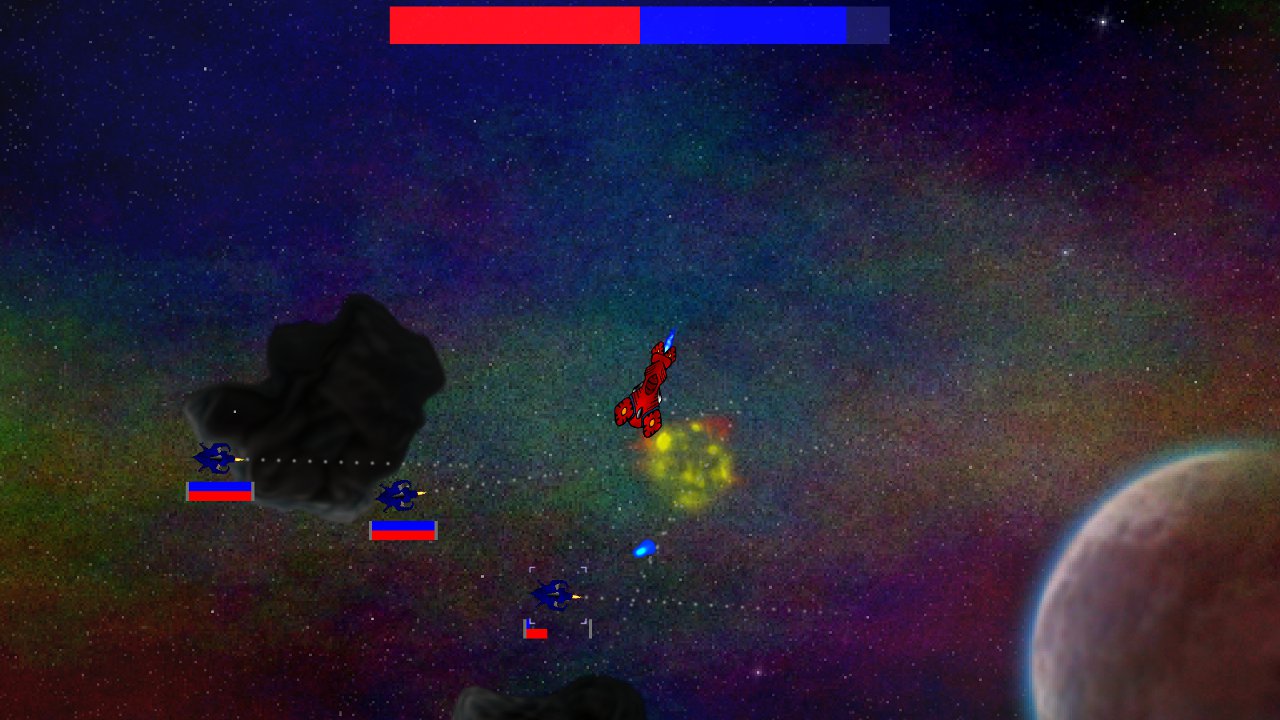Screen dimensions: 1280x720
Task: Click the blue engine exhaust flame
Action: pos(668,337)
